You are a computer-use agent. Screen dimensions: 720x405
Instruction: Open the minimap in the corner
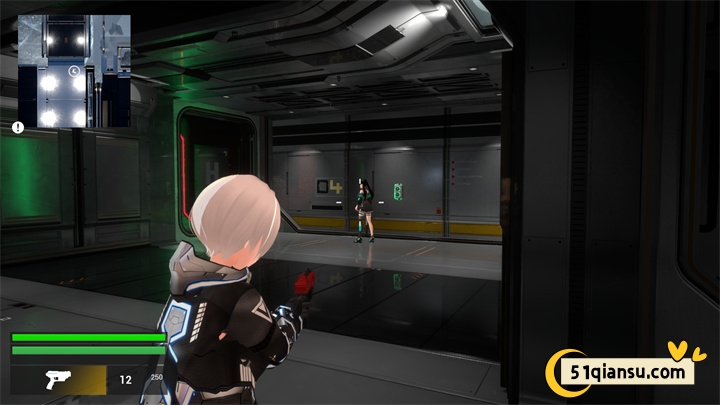coord(75,72)
